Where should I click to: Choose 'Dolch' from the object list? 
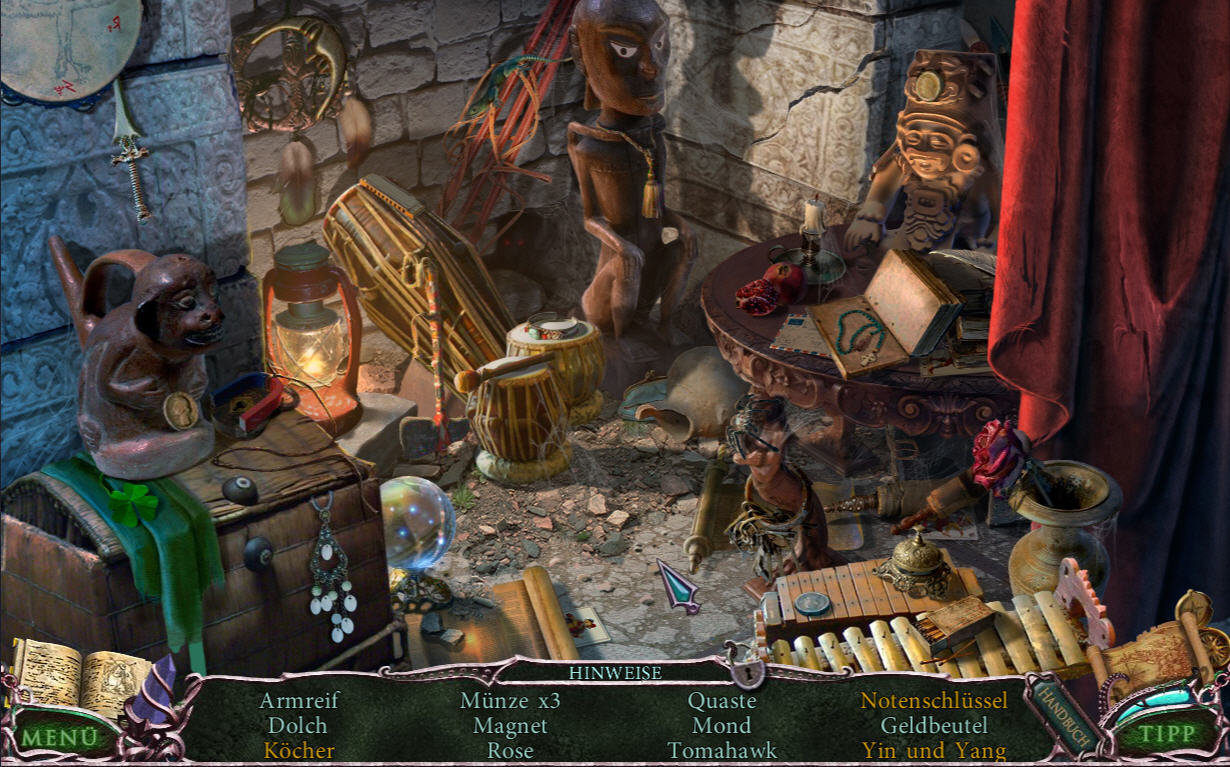pos(298,726)
